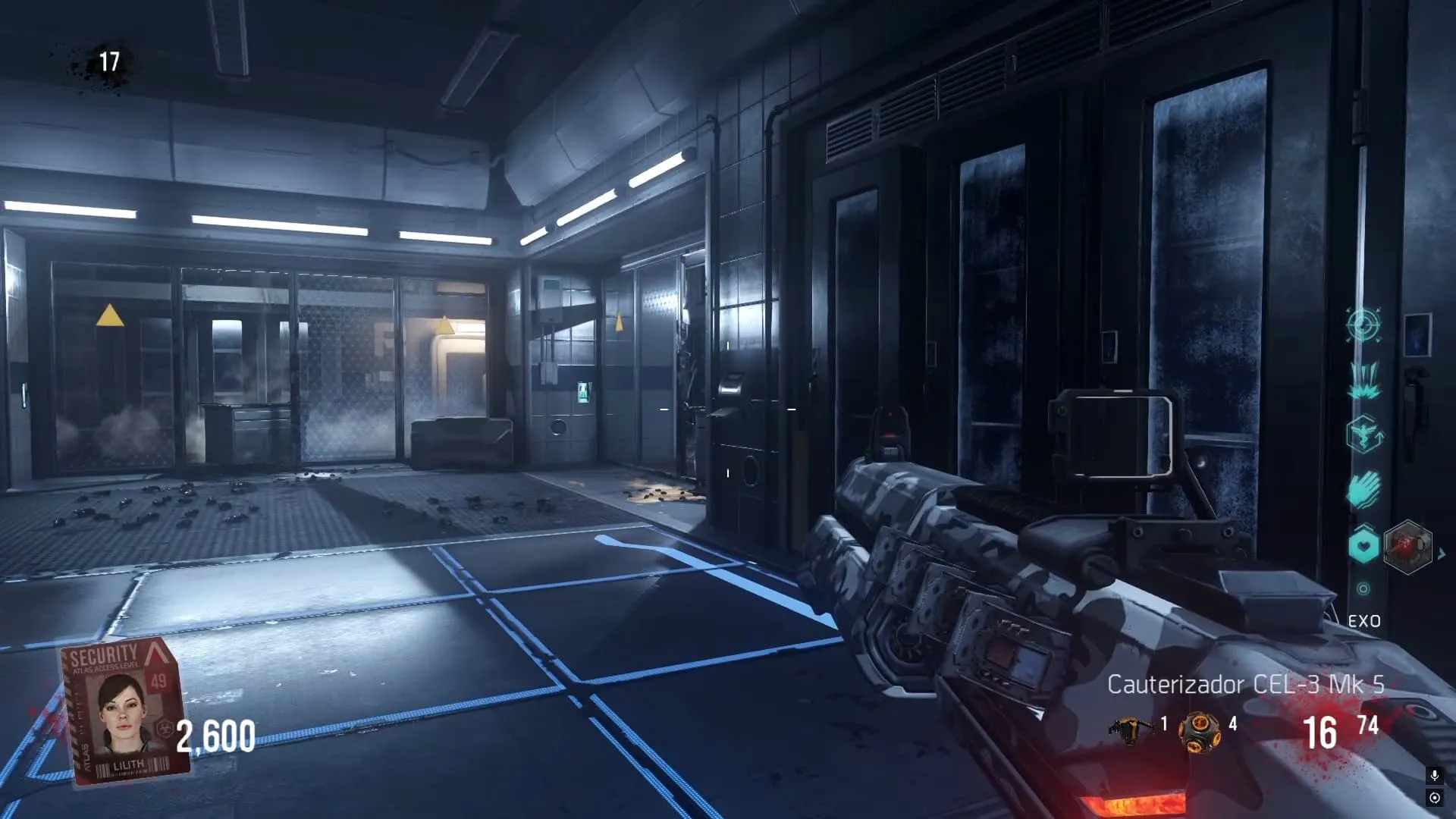Click the winged caduceus revive upgrade icon
Image resolution: width=1456 pixels, height=819 pixels.
tap(1363, 435)
